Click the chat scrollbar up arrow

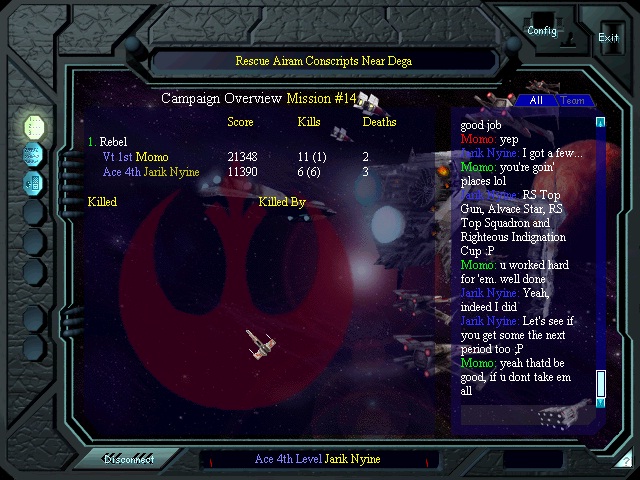pyautogui.click(x=601, y=123)
